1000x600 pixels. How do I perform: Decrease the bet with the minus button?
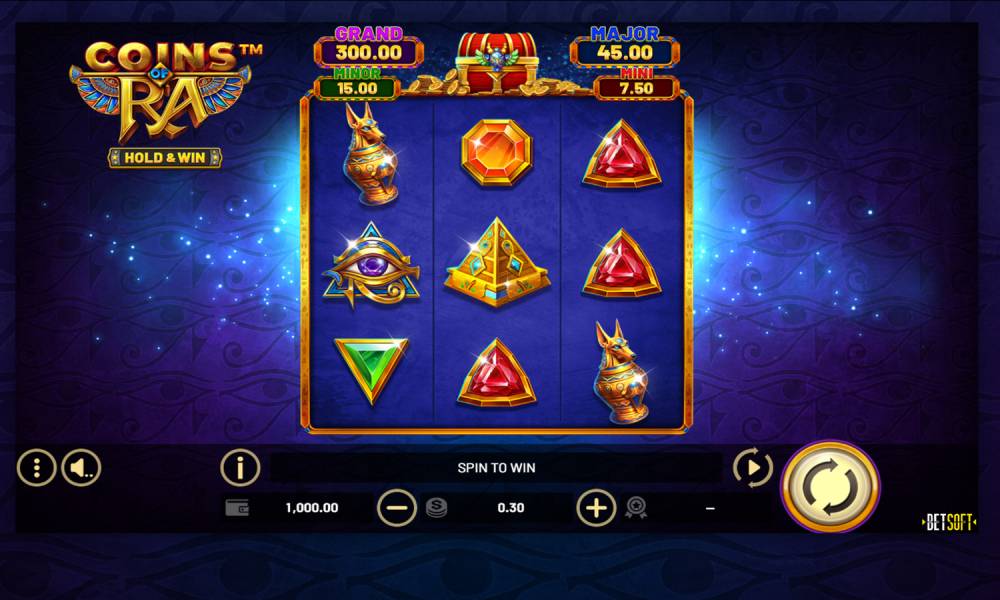397,508
